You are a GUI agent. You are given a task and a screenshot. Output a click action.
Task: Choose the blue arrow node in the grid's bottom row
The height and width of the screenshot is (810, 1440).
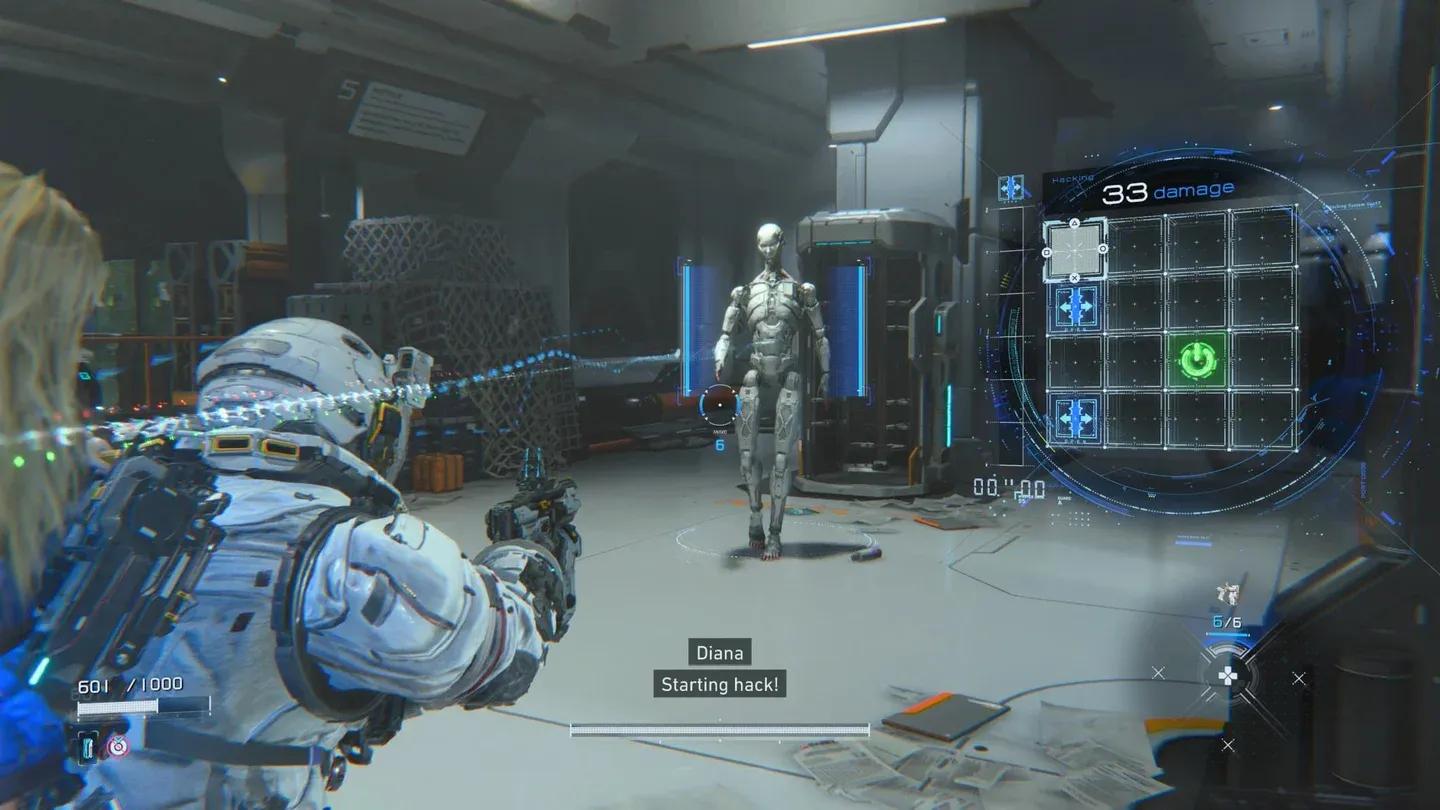[1077, 417]
